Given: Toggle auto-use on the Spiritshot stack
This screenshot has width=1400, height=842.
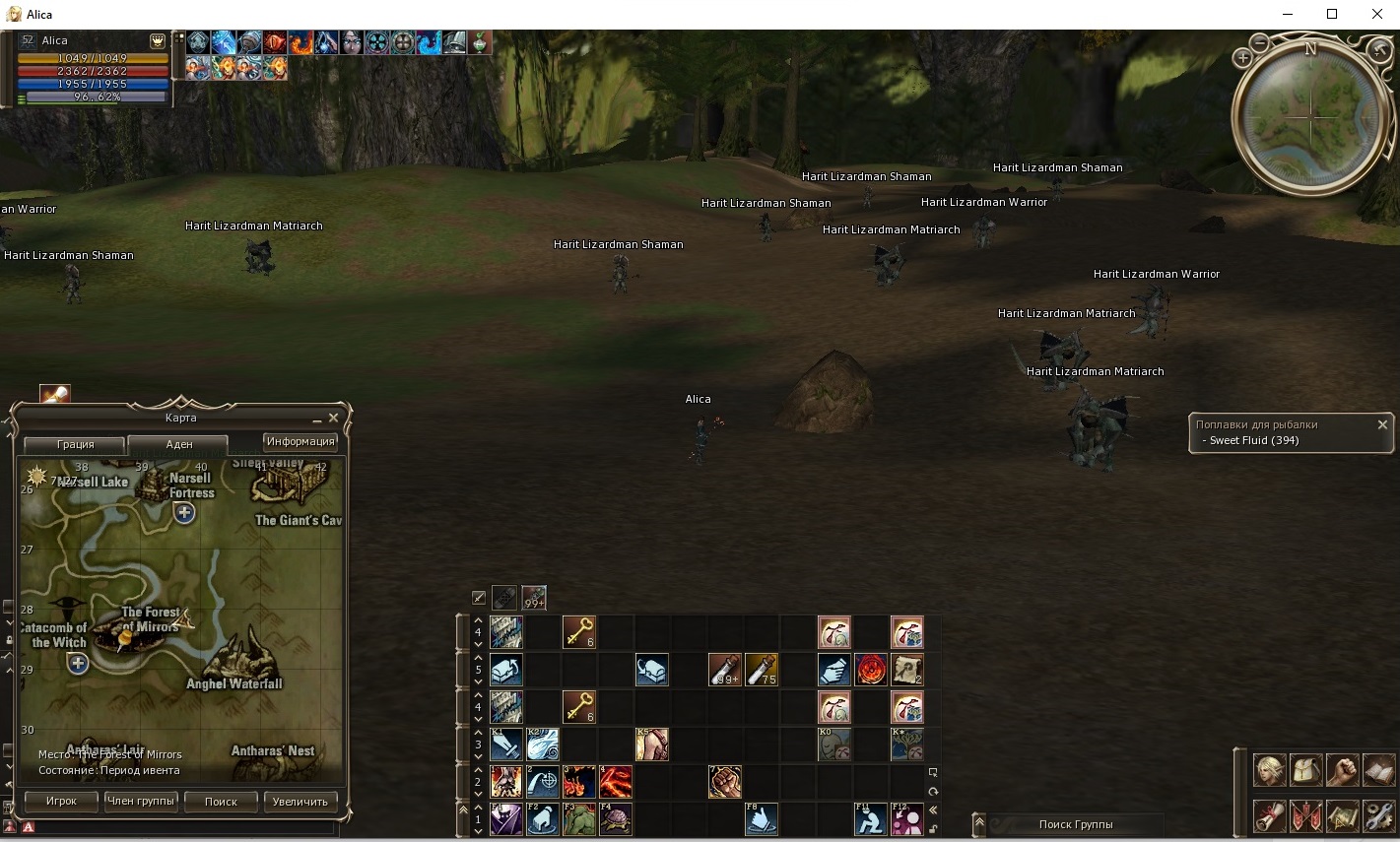Looking at the screenshot, I should 534,597.
